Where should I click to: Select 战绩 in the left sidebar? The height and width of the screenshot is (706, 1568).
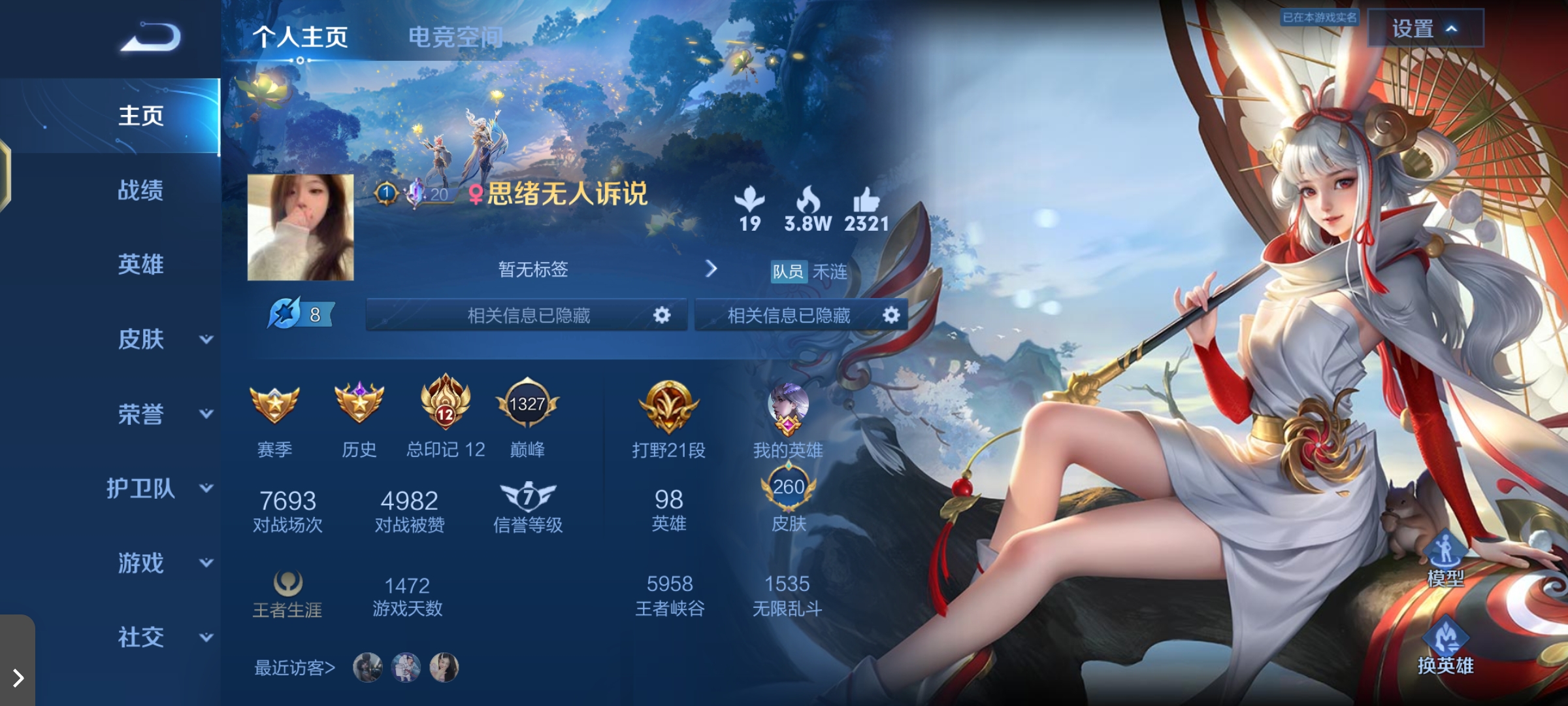[x=140, y=190]
